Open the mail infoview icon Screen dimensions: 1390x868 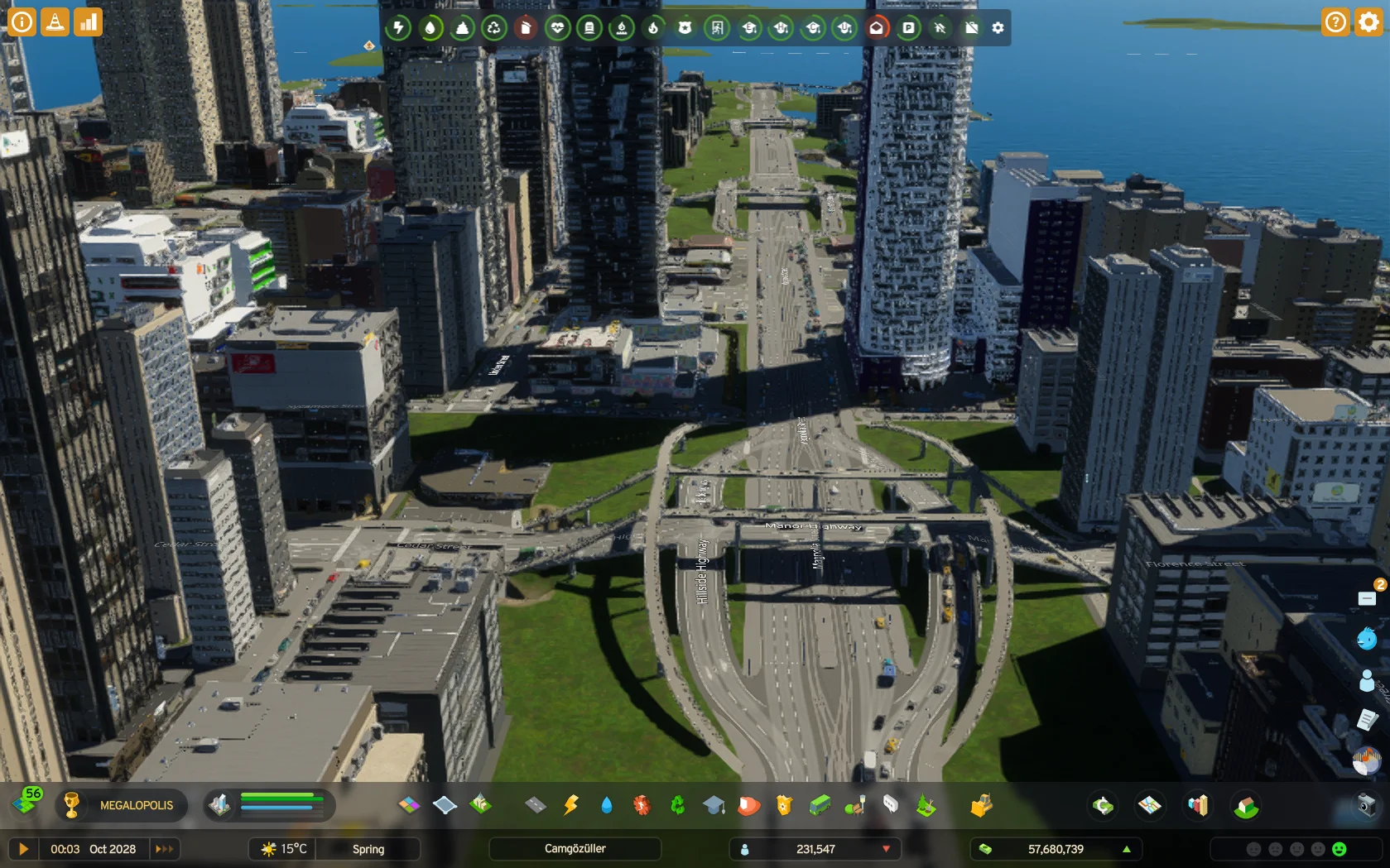click(876, 28)
